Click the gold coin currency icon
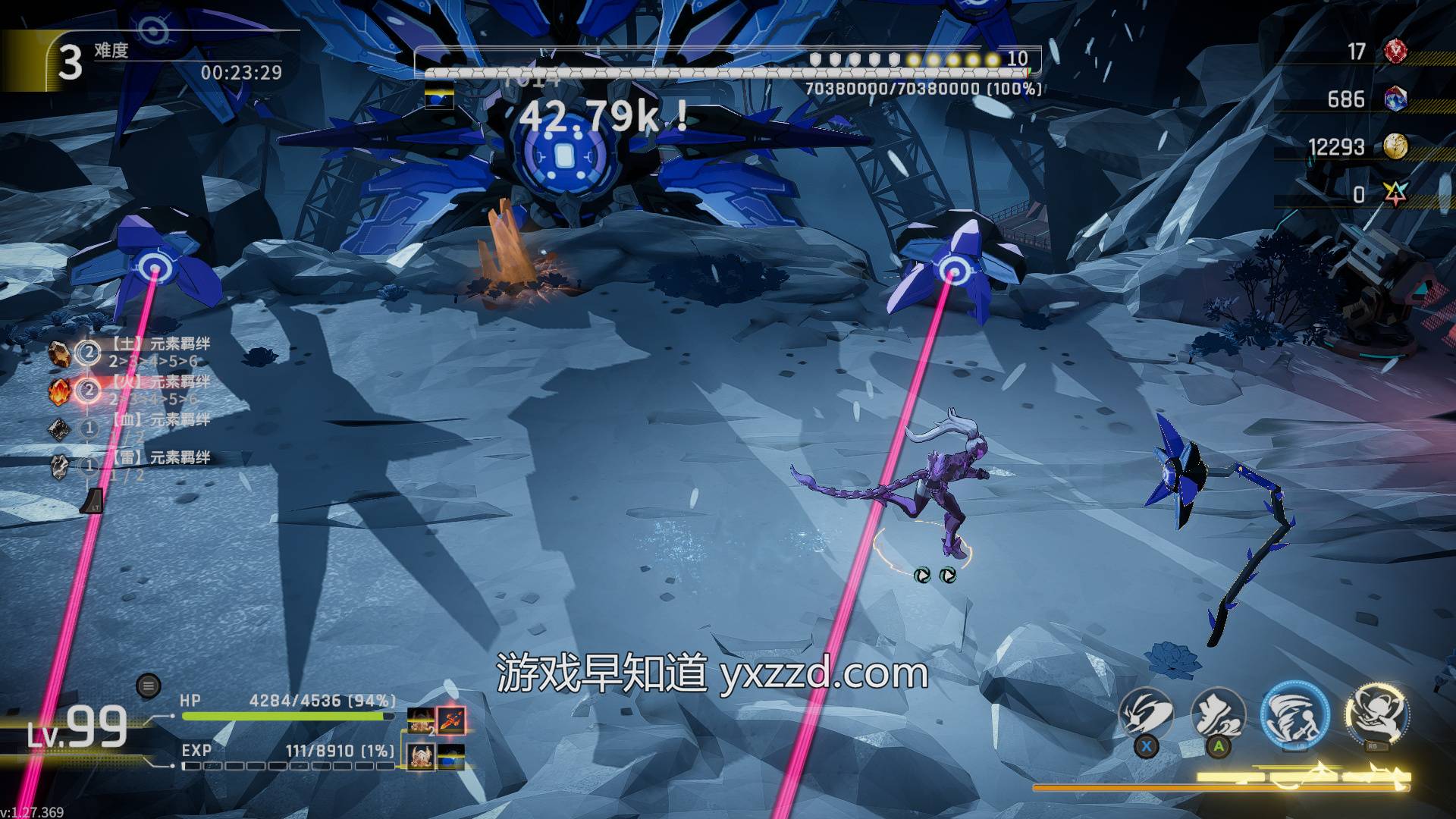The width and height of the screenshot is (1456, 819). coord(1395,146)
